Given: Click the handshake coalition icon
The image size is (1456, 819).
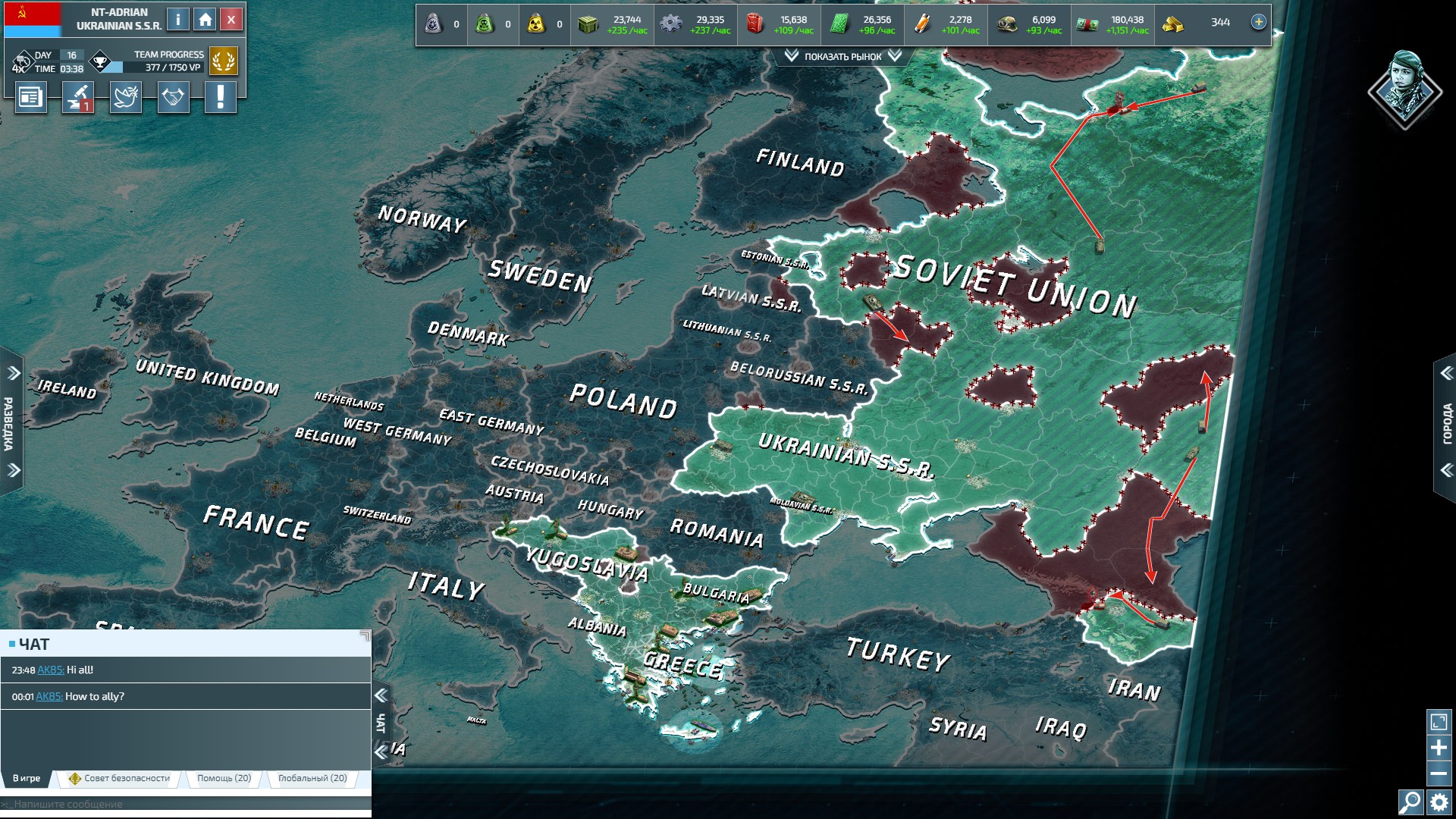Looking at the screenshot, I should [174, 97].
